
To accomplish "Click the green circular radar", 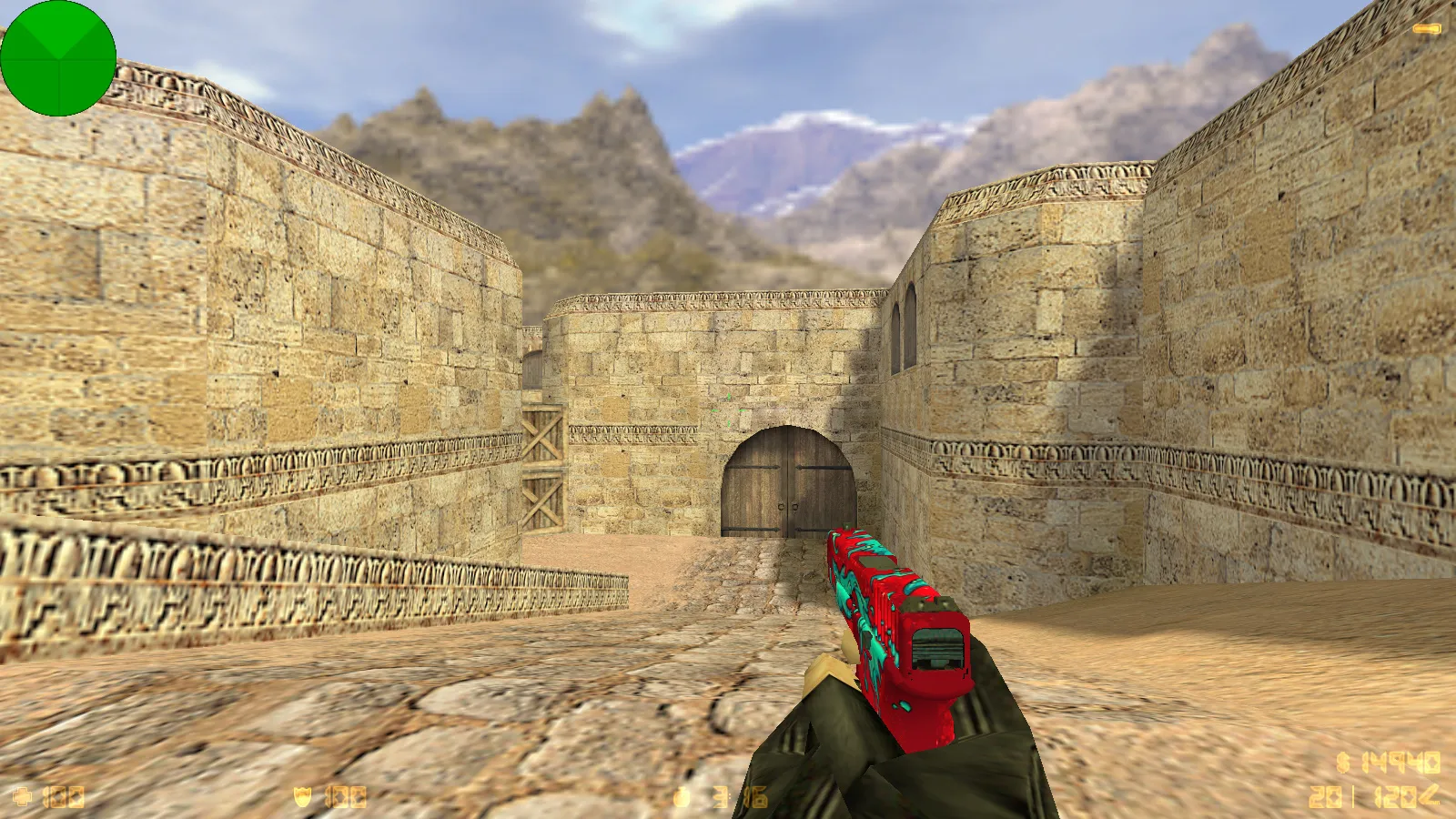I will click(58, 58).
